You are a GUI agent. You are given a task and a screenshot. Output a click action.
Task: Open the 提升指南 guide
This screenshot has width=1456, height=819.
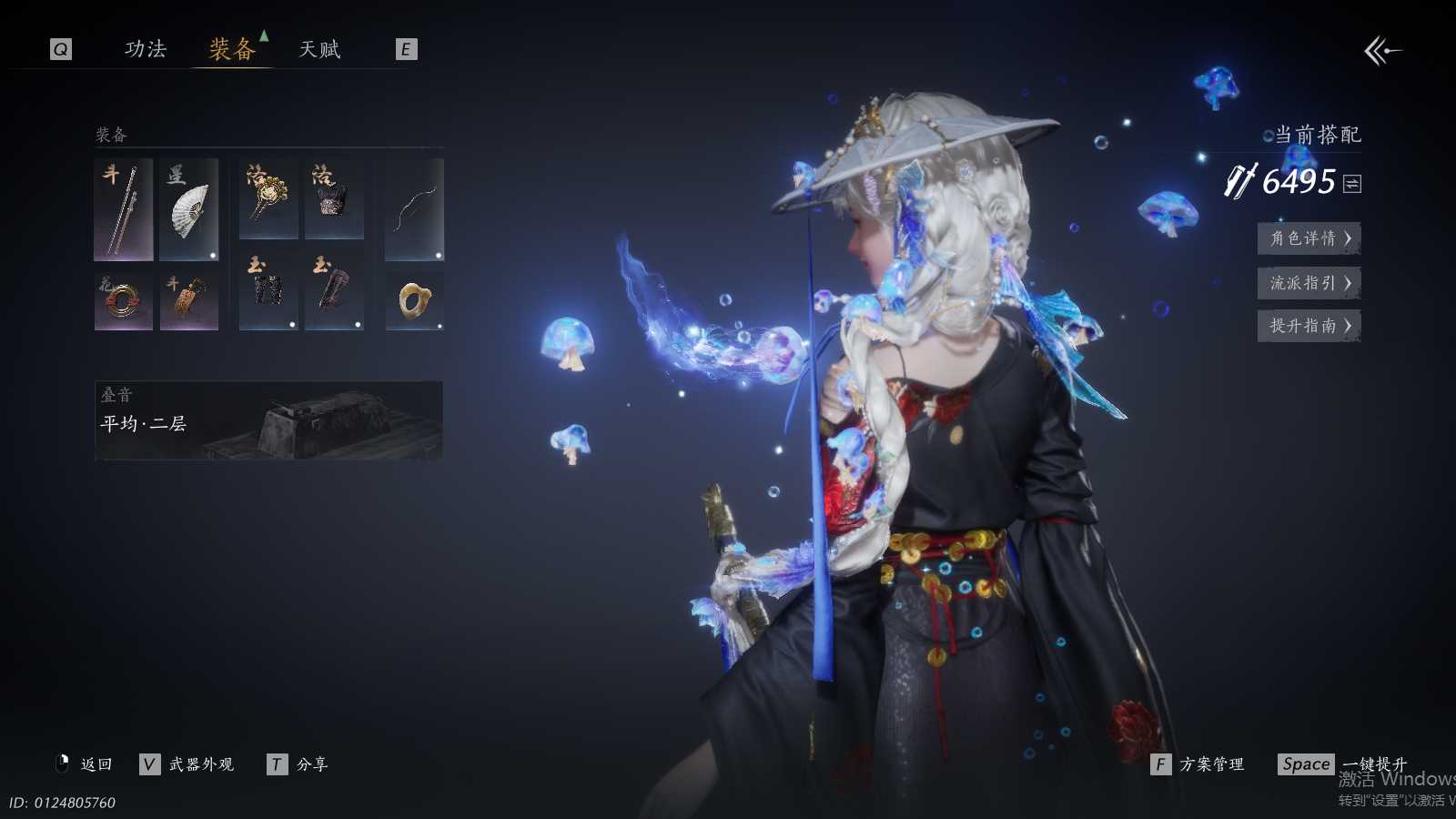click(1309, 326)
